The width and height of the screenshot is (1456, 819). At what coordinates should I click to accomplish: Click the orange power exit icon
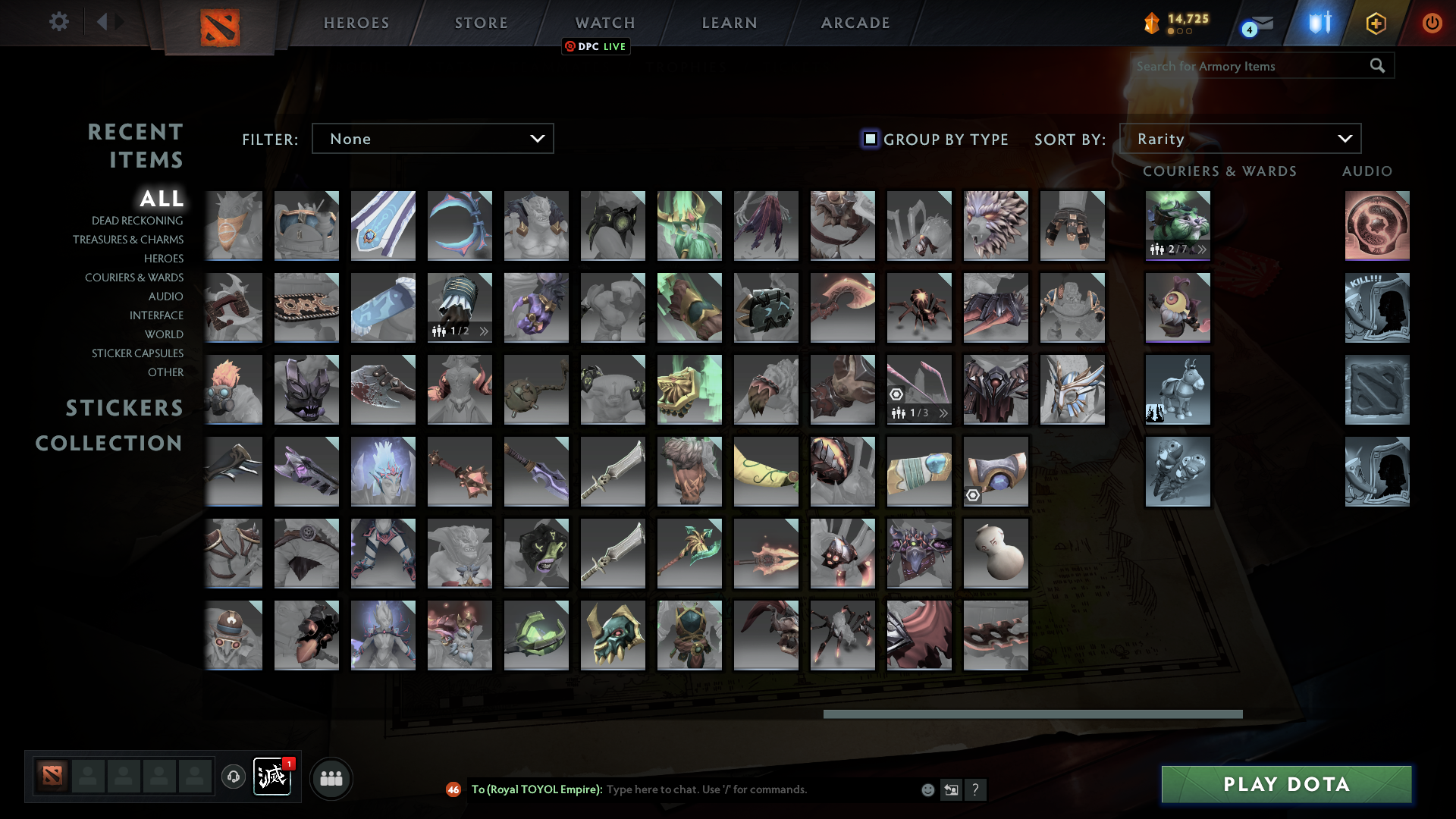(1432, 22)
